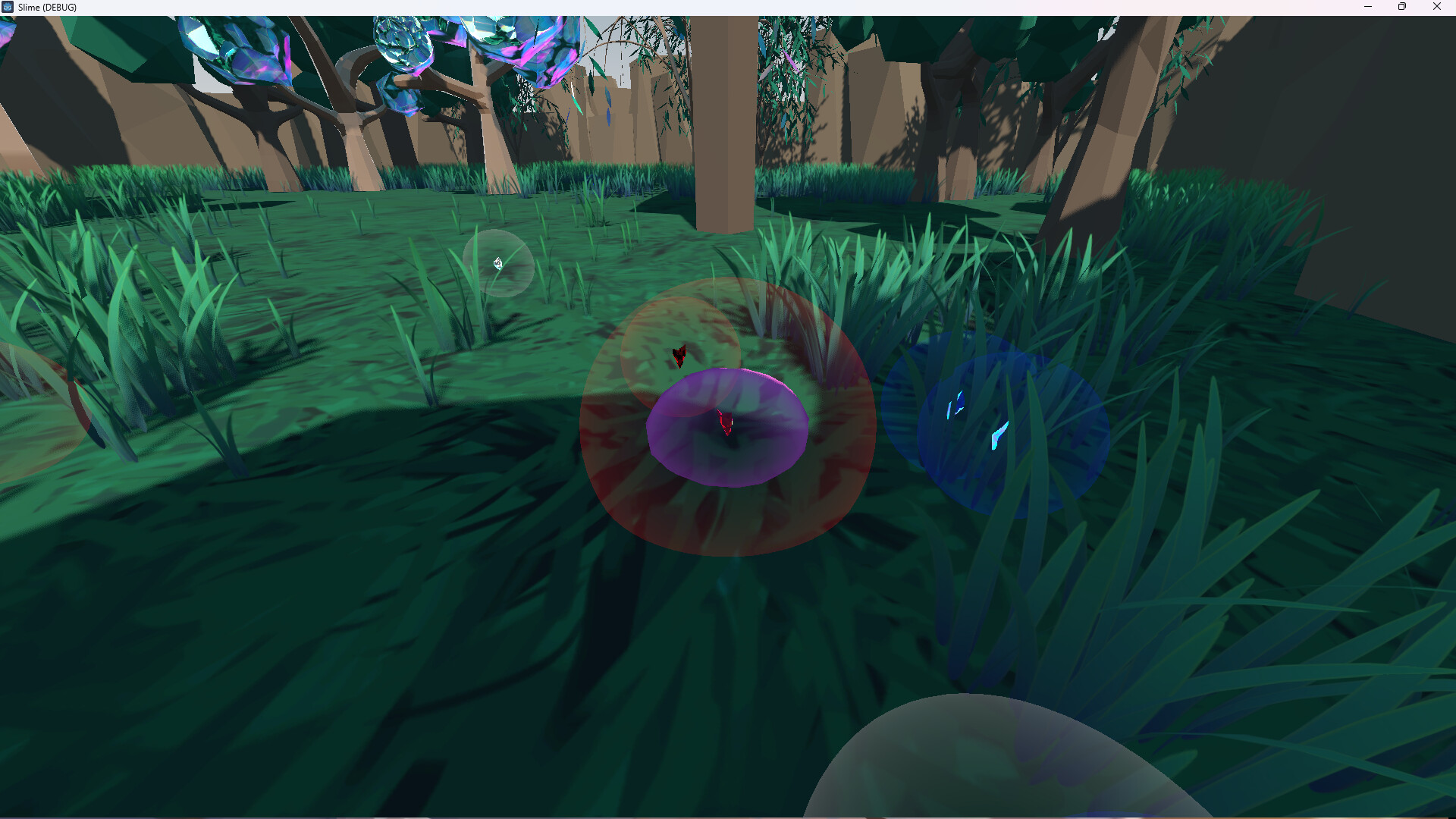Click the Godot engine icon in the title bar
The height and width of the screenshot is (819, 1456).
[x=8, y=7]
